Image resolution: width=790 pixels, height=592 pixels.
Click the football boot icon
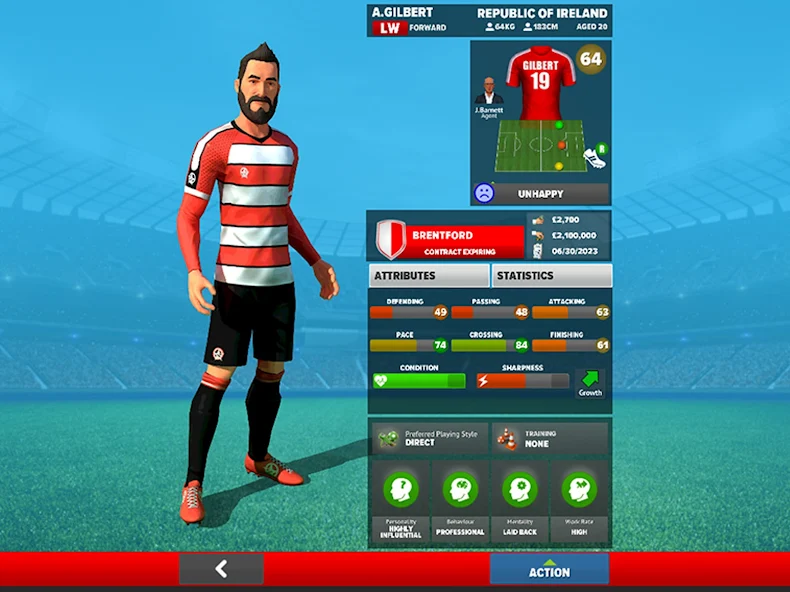click(595, 156)
